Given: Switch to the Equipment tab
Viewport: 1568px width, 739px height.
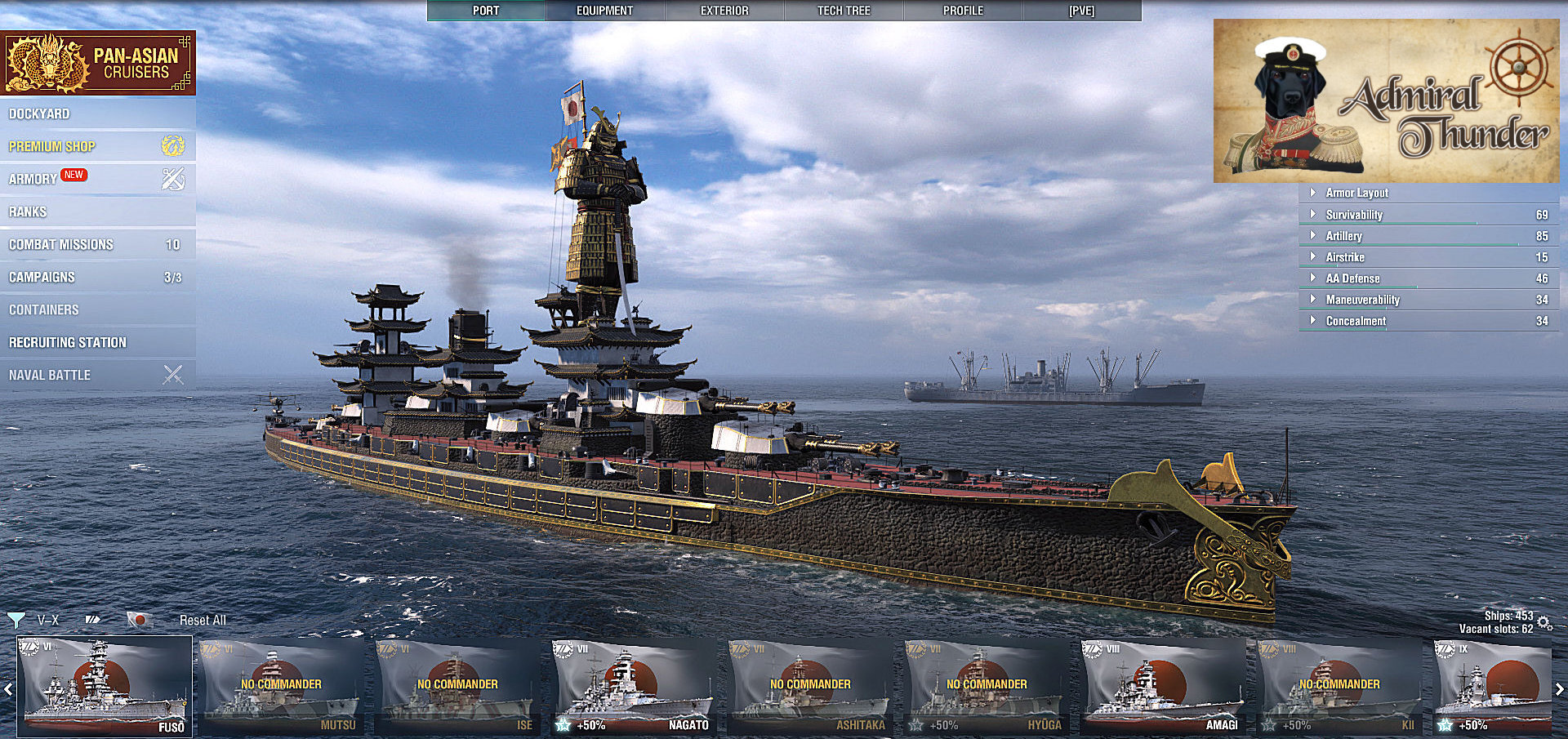Looking at the screenshot, I should pyautogui.click(x=604, y=11).
